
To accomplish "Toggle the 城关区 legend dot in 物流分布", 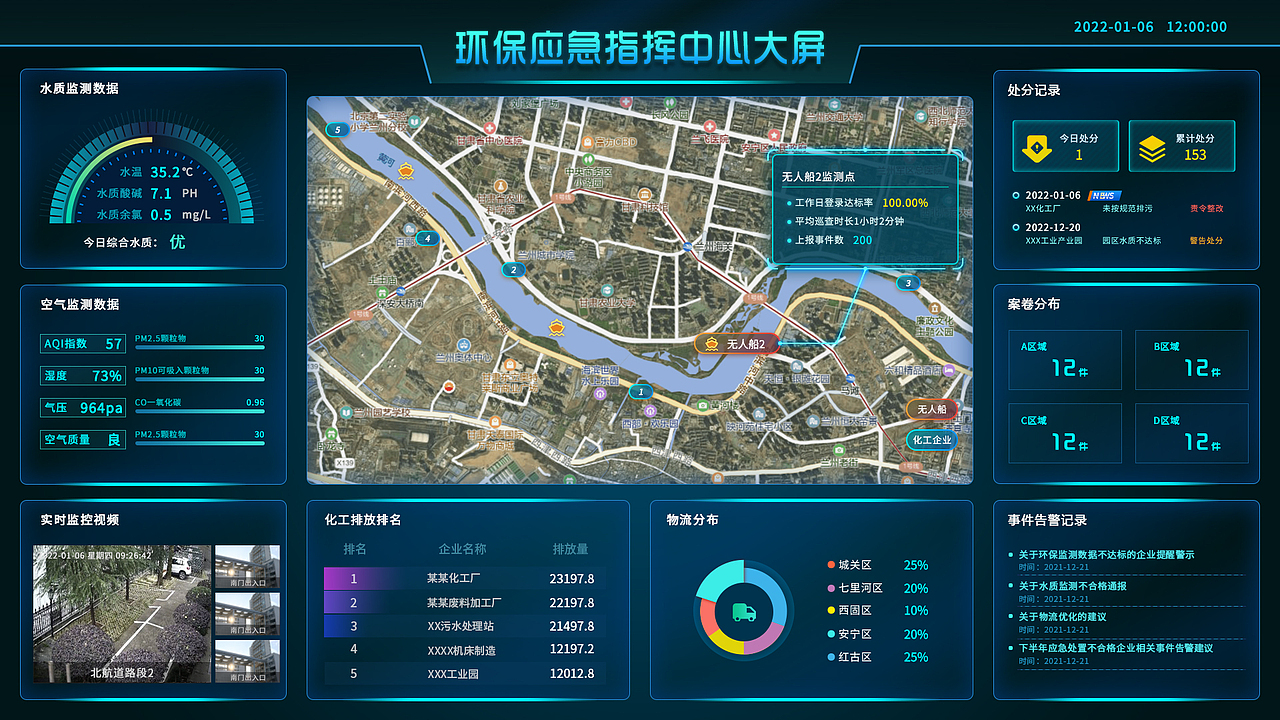I will click(829, 564).
